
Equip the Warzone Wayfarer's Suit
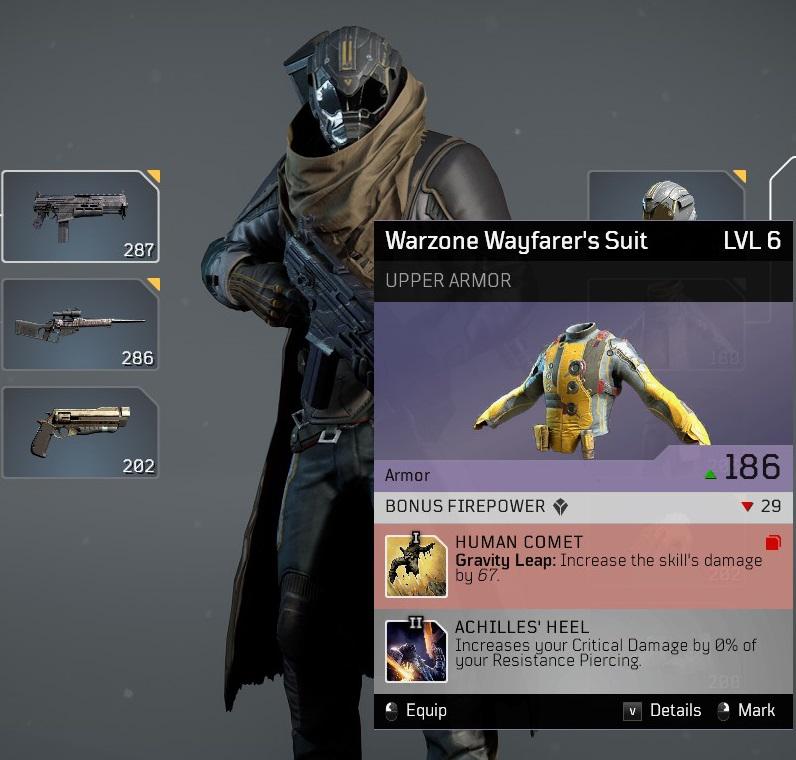tap(417, 710)
